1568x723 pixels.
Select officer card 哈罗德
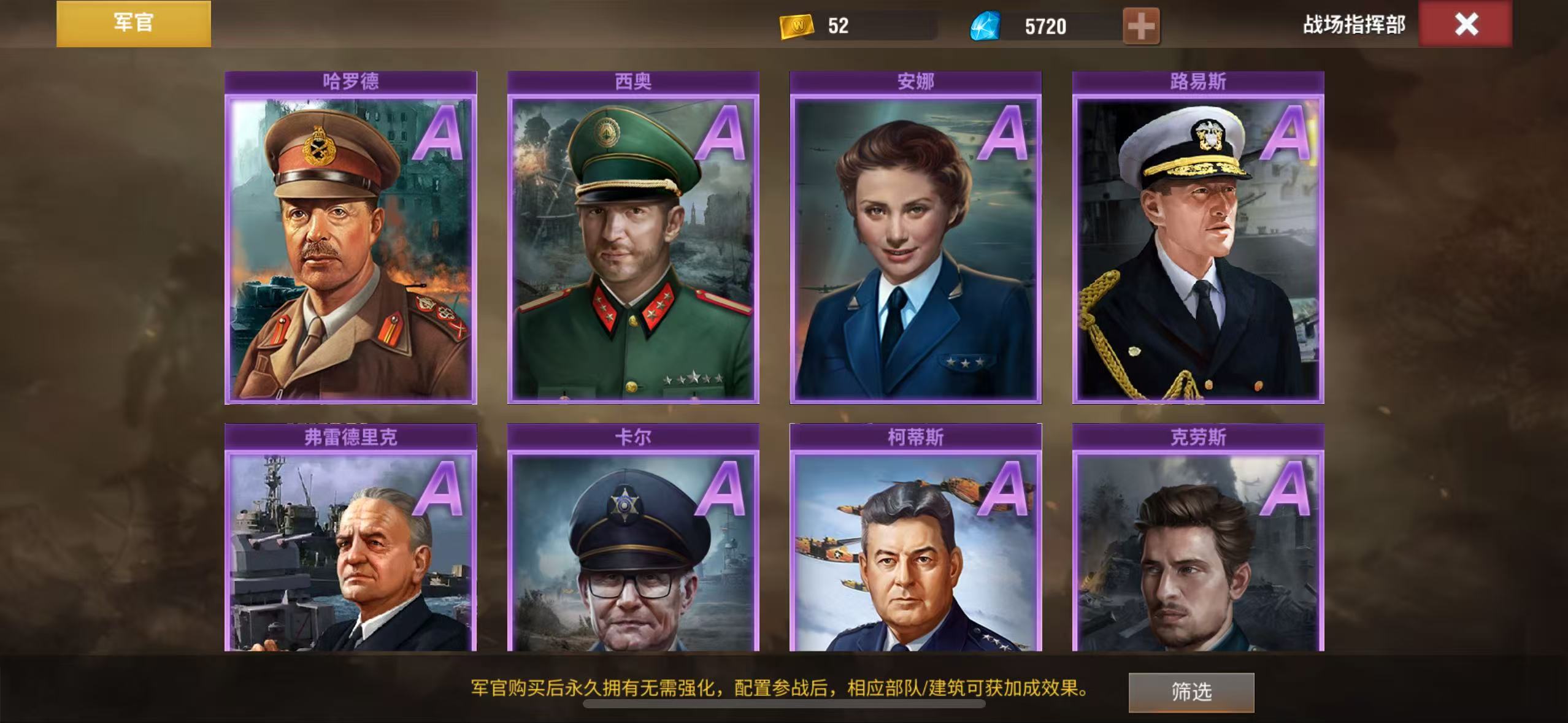point(351,245)
